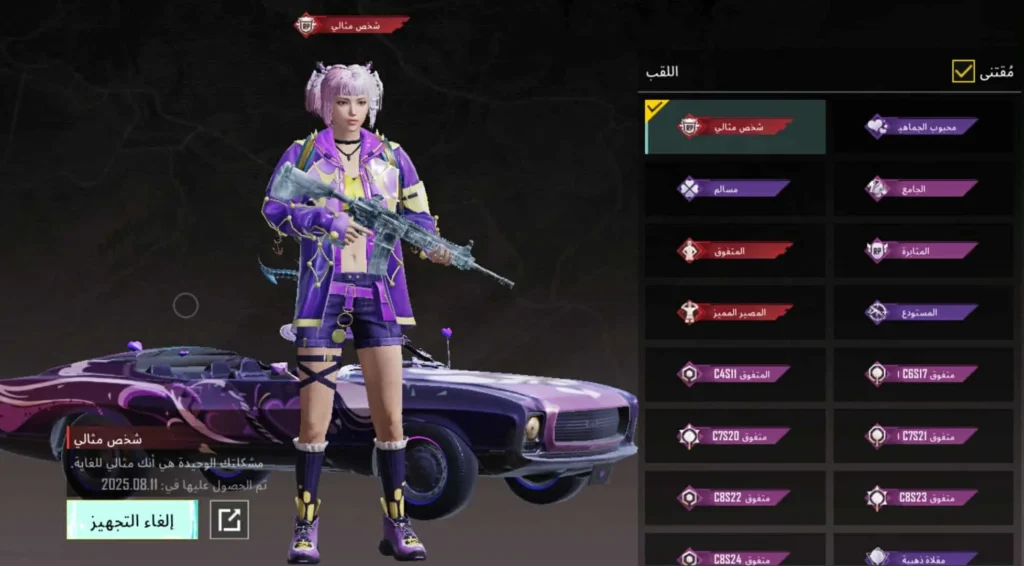The width and height of the screenshot is (1024, 566).
Task: Select the مسالم title with clover icon
Action: [x=735, y=188]
